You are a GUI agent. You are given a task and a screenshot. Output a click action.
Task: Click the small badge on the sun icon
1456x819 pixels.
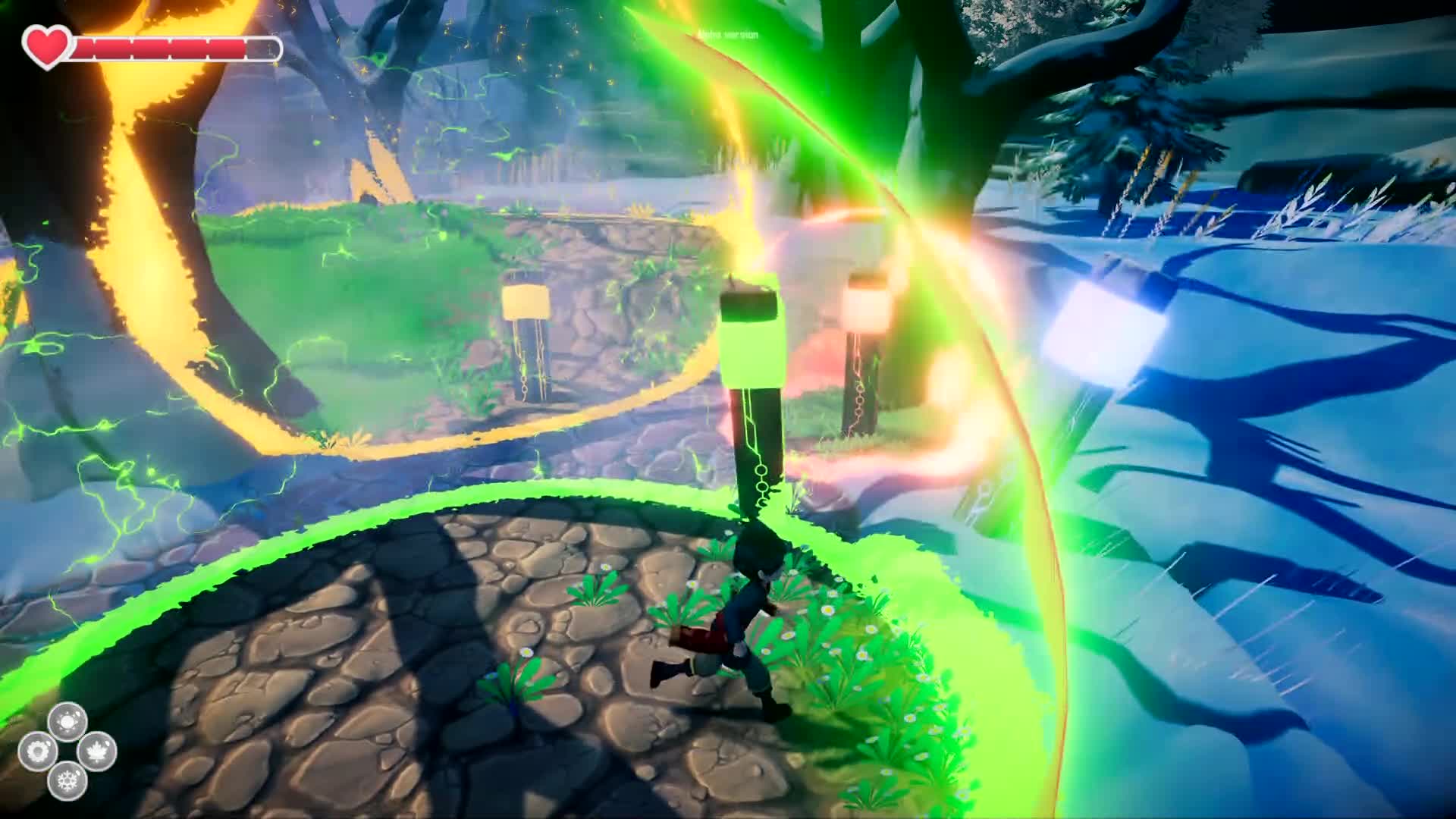[x=78, y=715]
